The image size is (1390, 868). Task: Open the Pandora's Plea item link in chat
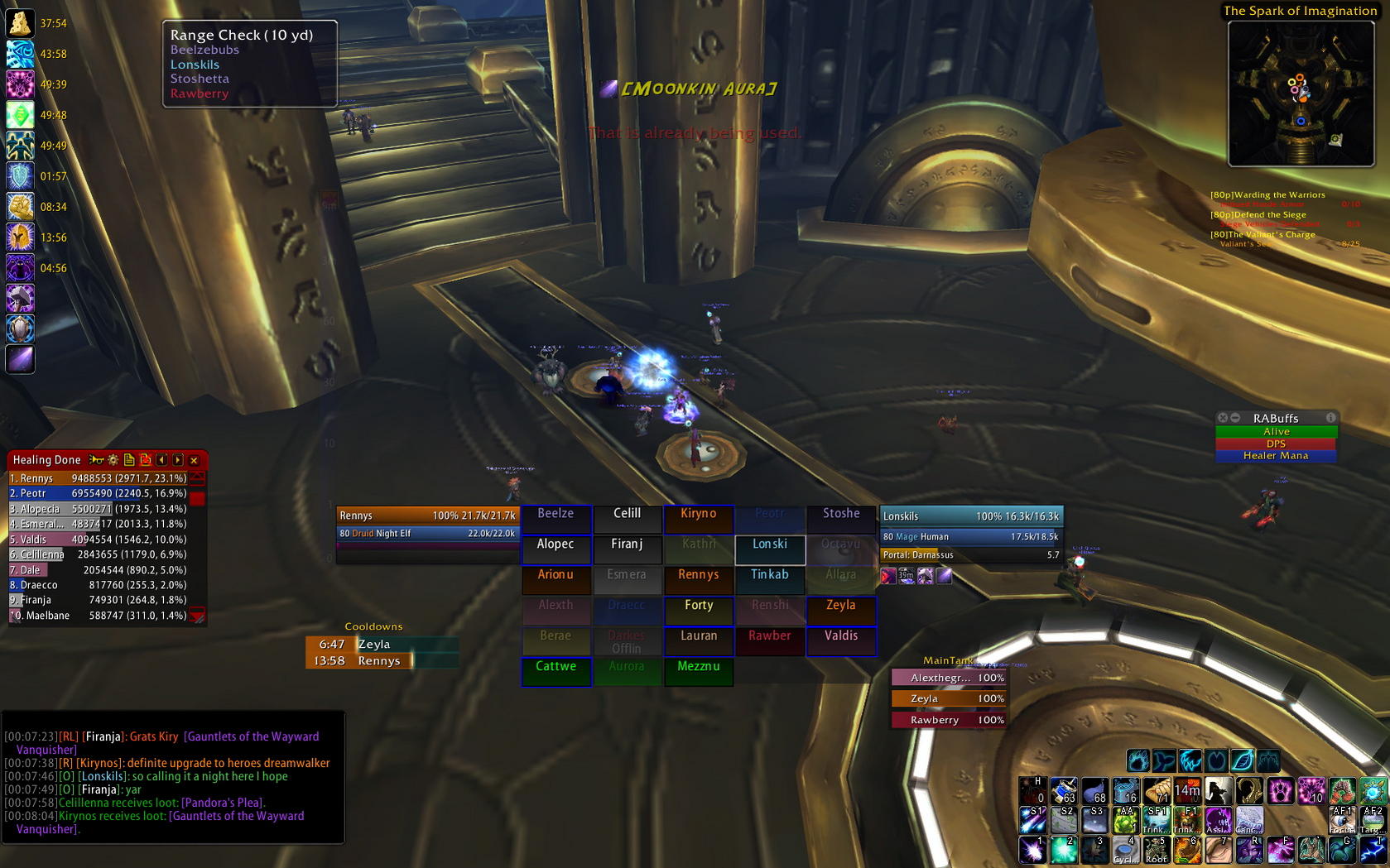click(x=222, y=803)
